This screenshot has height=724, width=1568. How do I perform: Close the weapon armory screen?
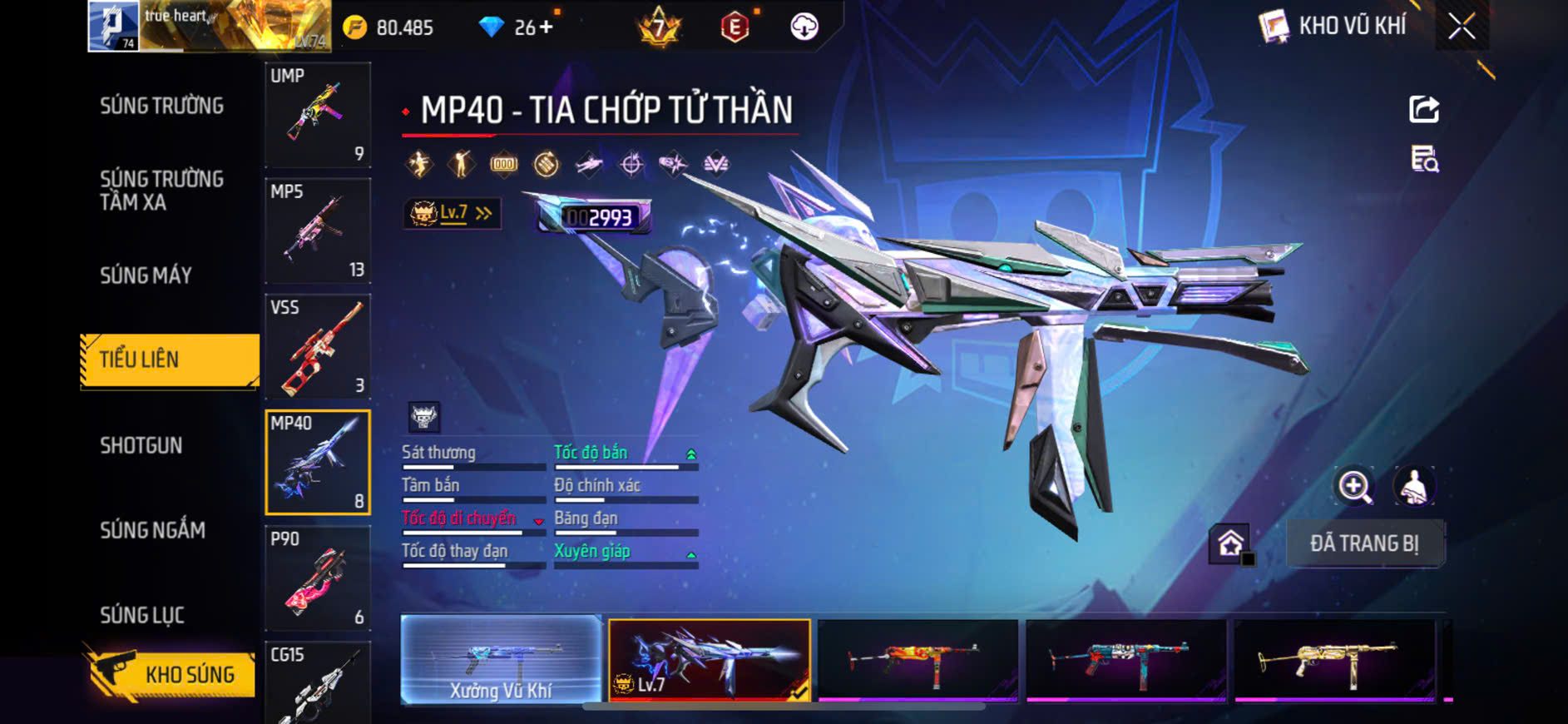tap(1462, 27)
